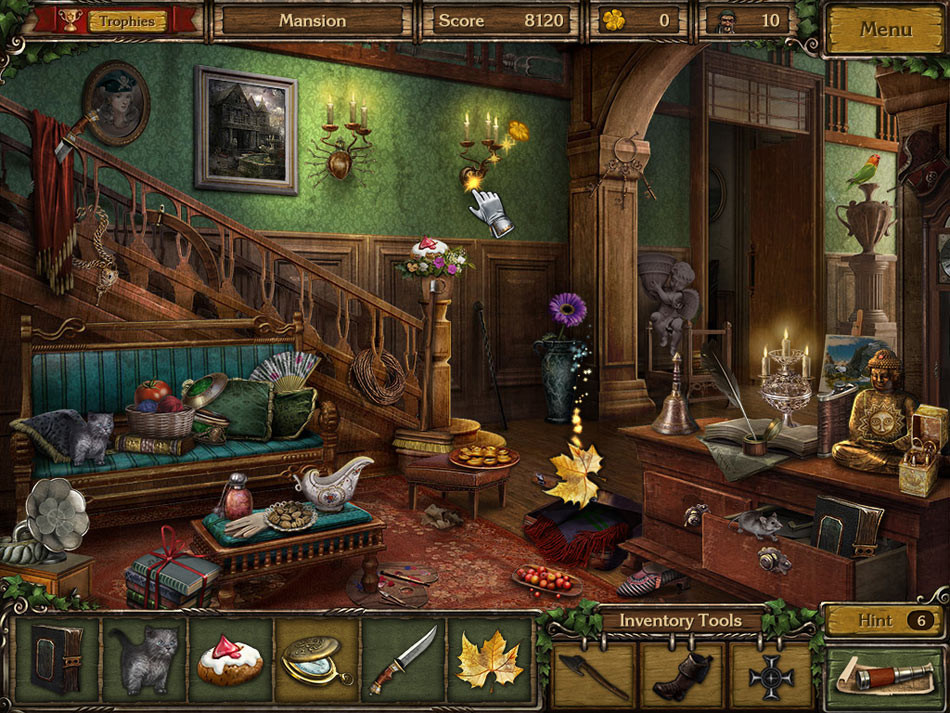This screenshot has width=950, height=713.
Task: Activate the spyglass and scroll tool
Action: 884,676
